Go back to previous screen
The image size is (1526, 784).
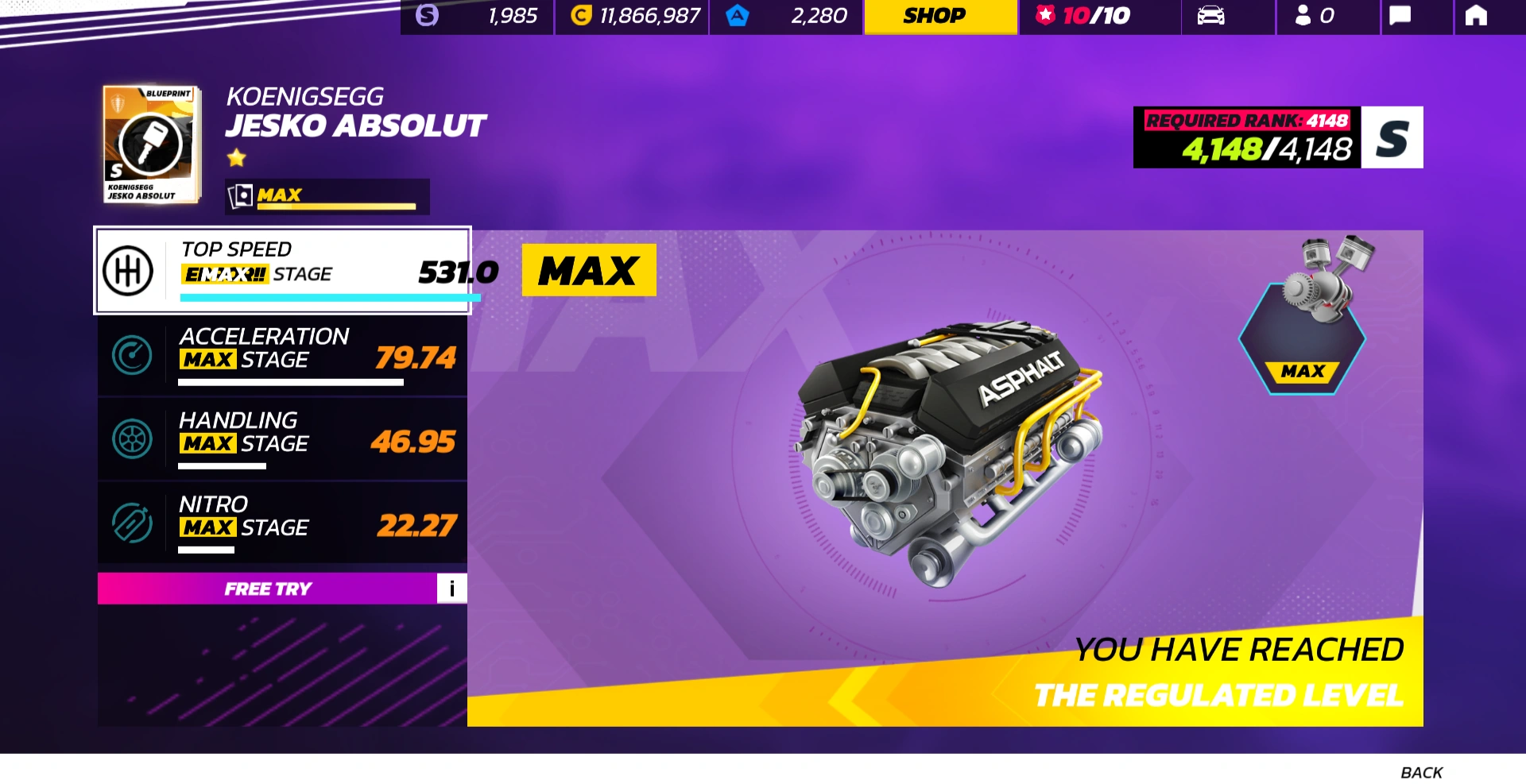click(1420, 772)
